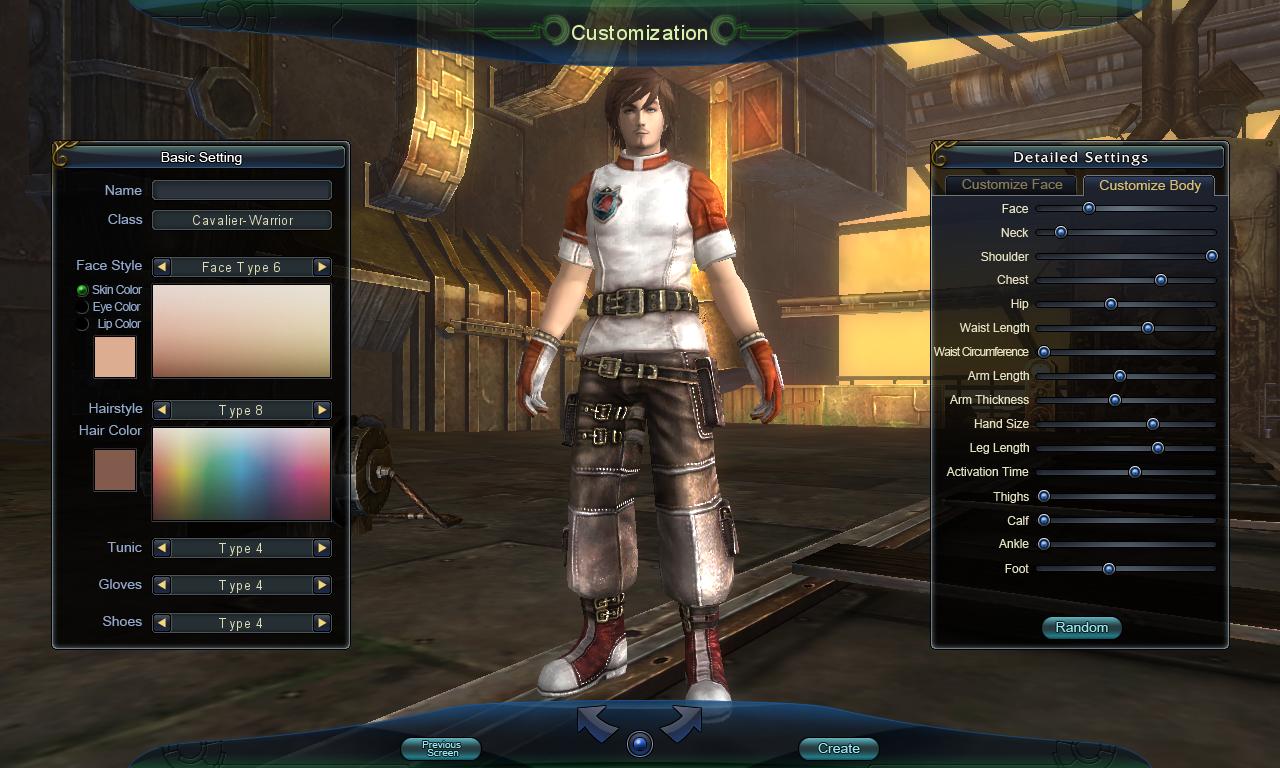Pick a shade in the skin color palette
The width and height of the screenshot is (1280, 768).
pyautogui.click(x=241, y=331)
